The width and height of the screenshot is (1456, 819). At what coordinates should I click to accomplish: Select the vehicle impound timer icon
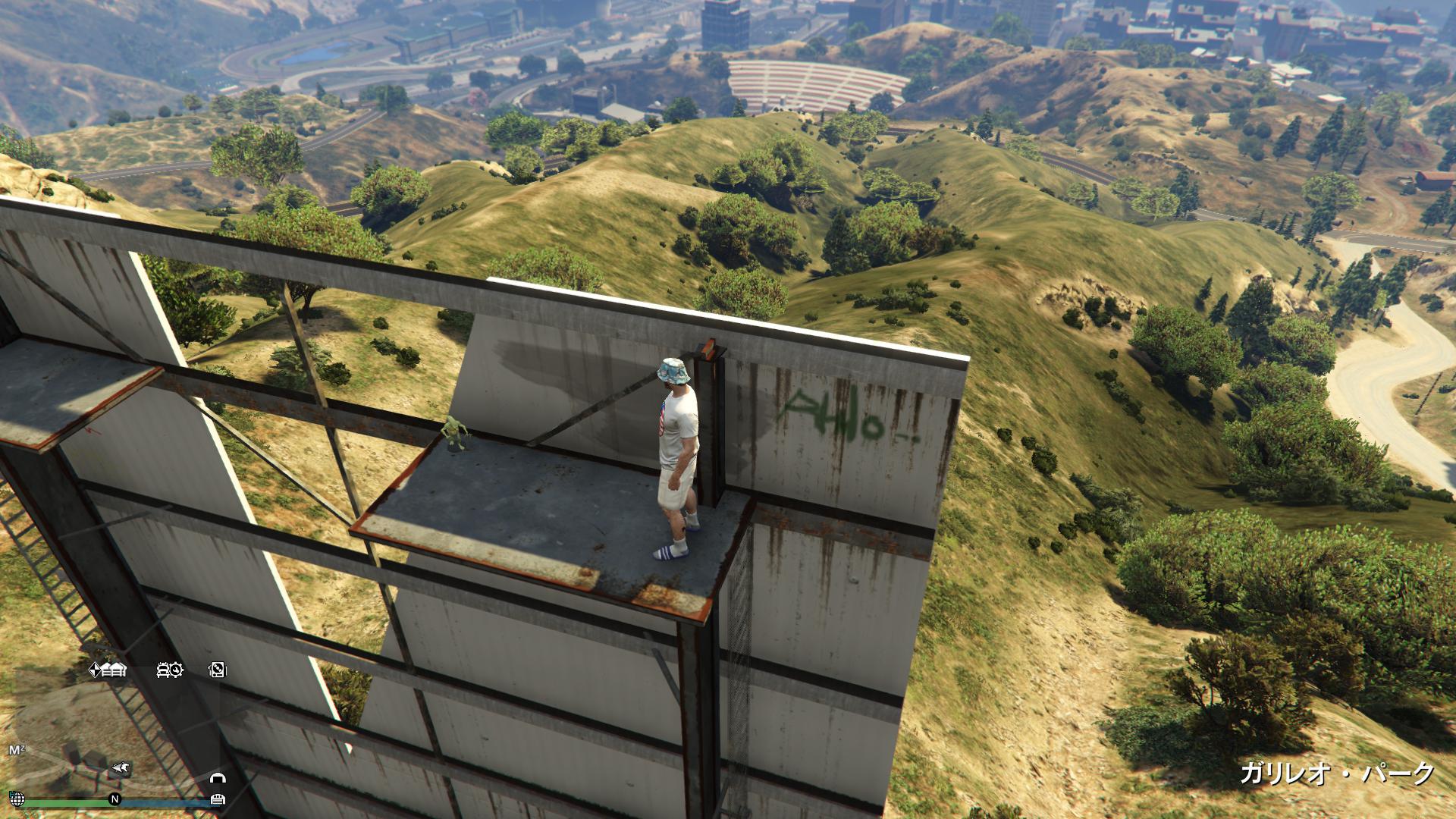(x=169, y=670)
